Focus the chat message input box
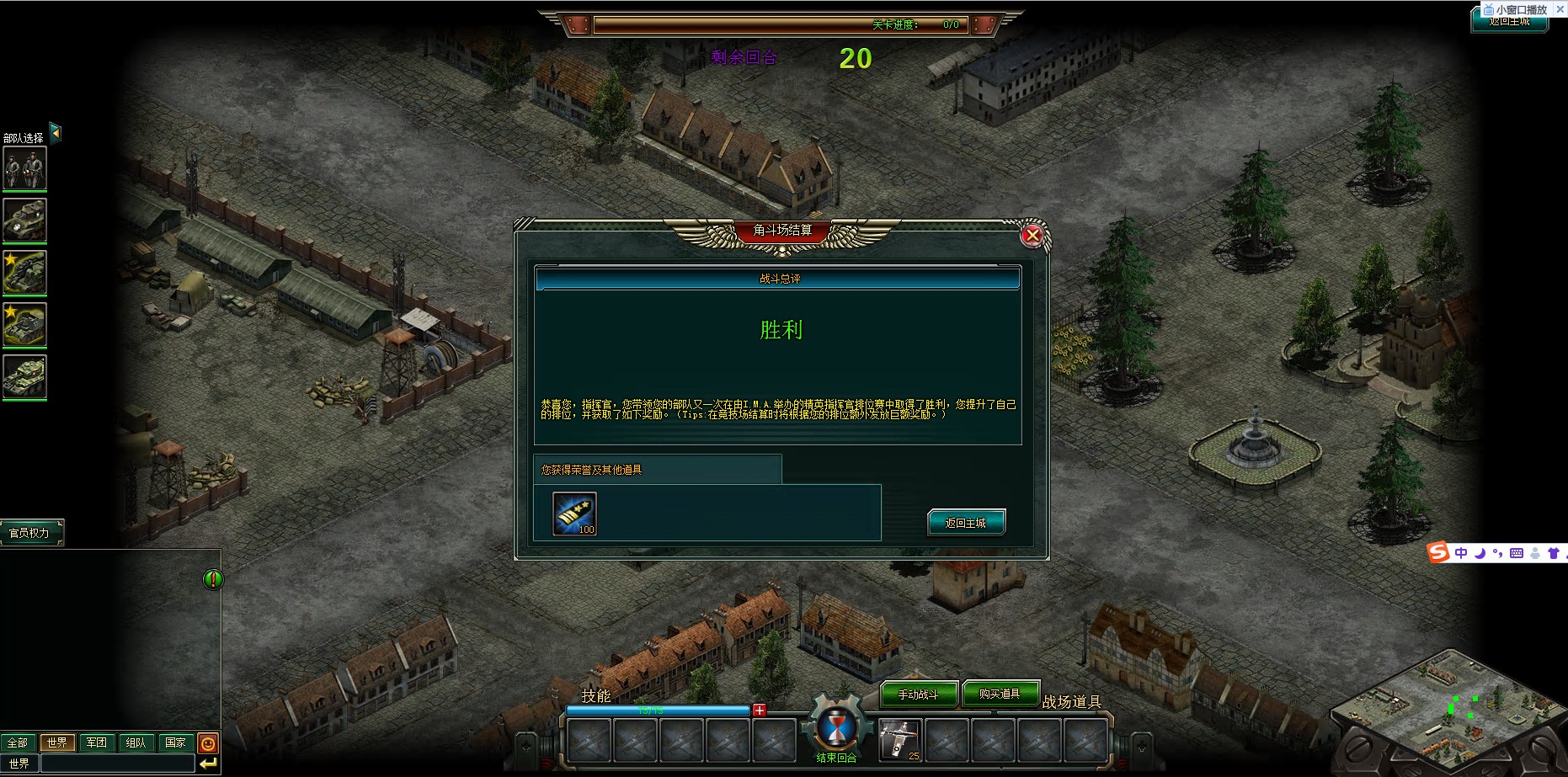The height and width of the screenshot is (777, 1568). click(x=117, y=764)
